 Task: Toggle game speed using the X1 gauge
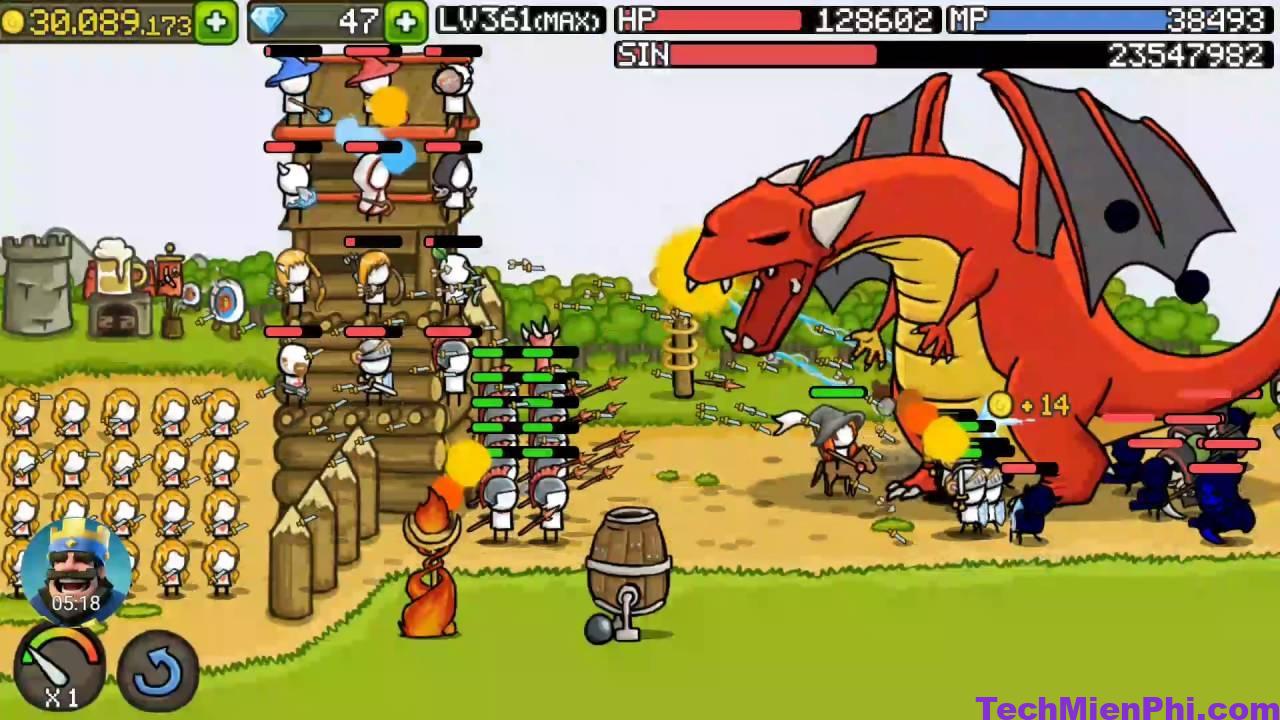(62, 670)
